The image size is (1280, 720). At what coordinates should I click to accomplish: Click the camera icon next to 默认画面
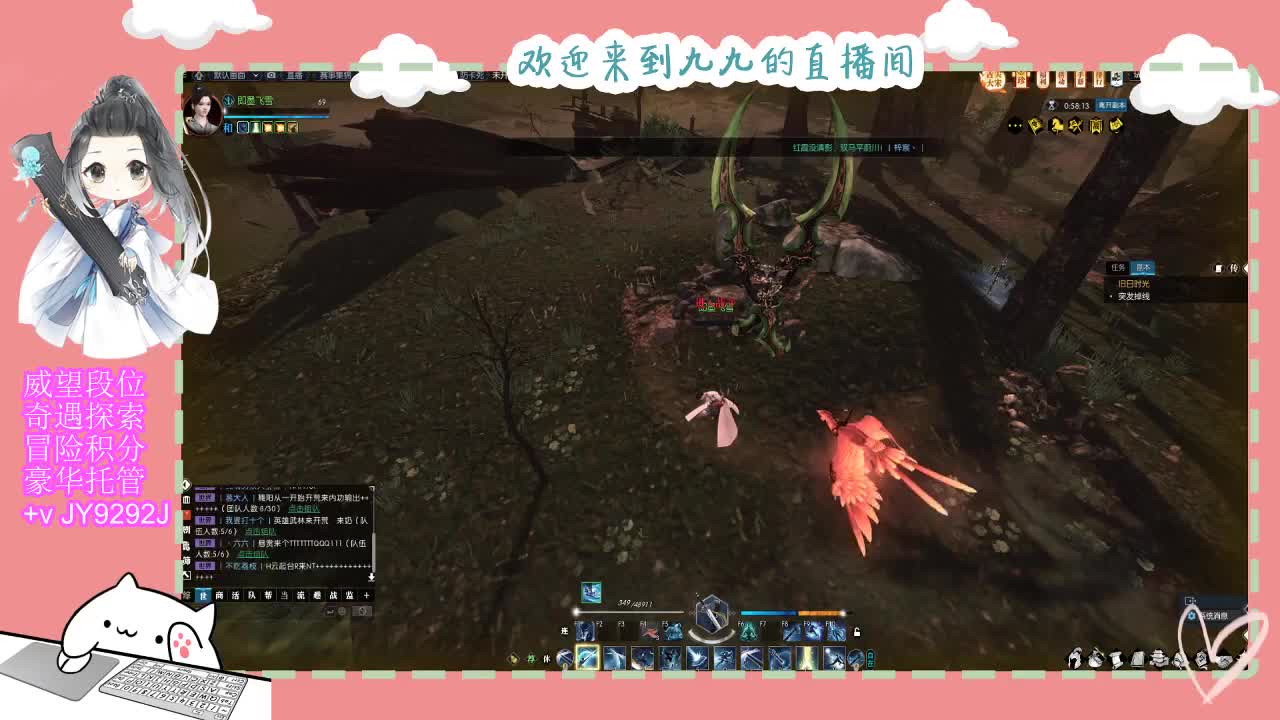[x=271, y=77]
